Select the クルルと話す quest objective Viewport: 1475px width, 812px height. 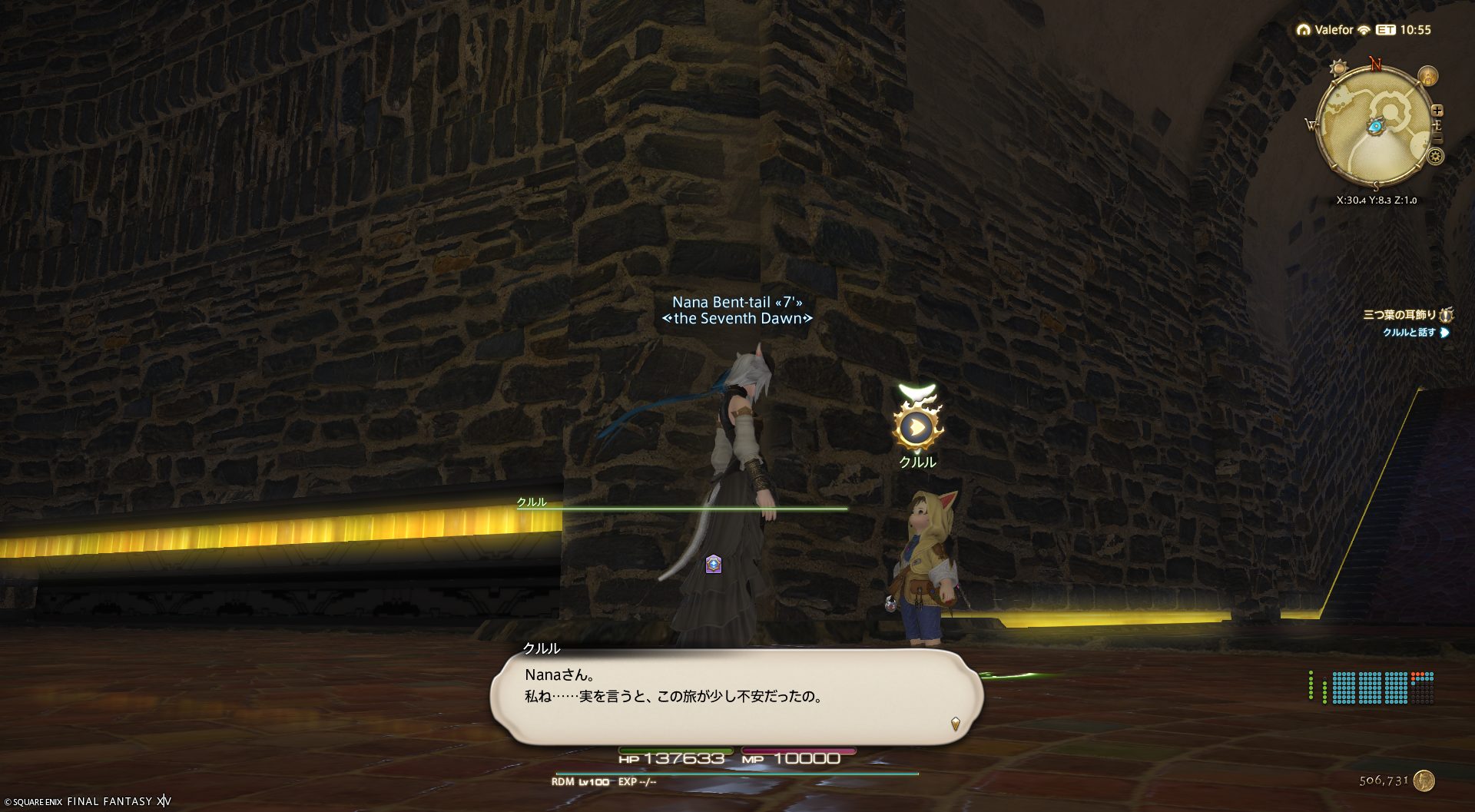(1410, 333)
